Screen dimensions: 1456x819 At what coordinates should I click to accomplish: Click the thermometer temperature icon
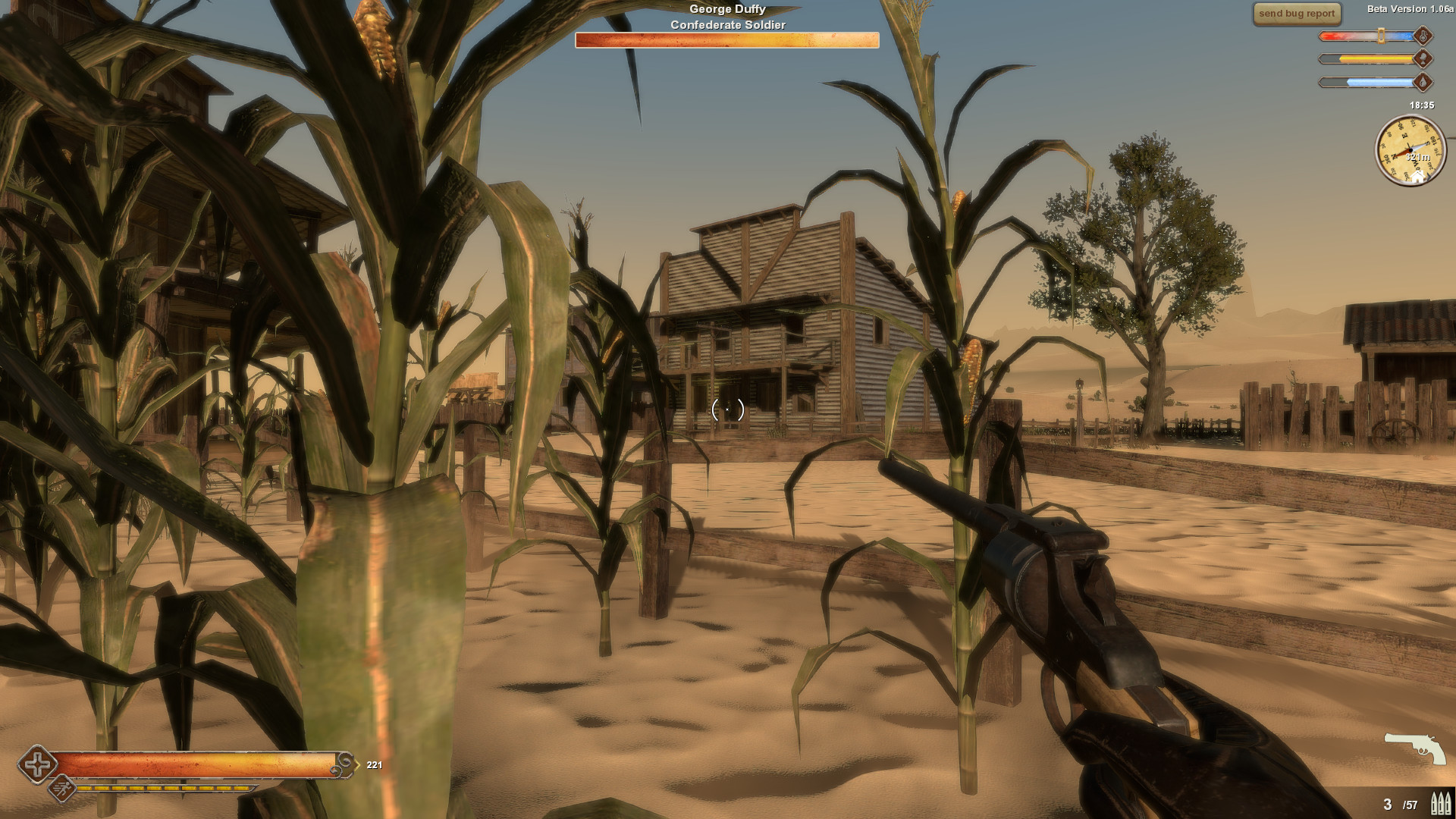tap(1423, 36)
